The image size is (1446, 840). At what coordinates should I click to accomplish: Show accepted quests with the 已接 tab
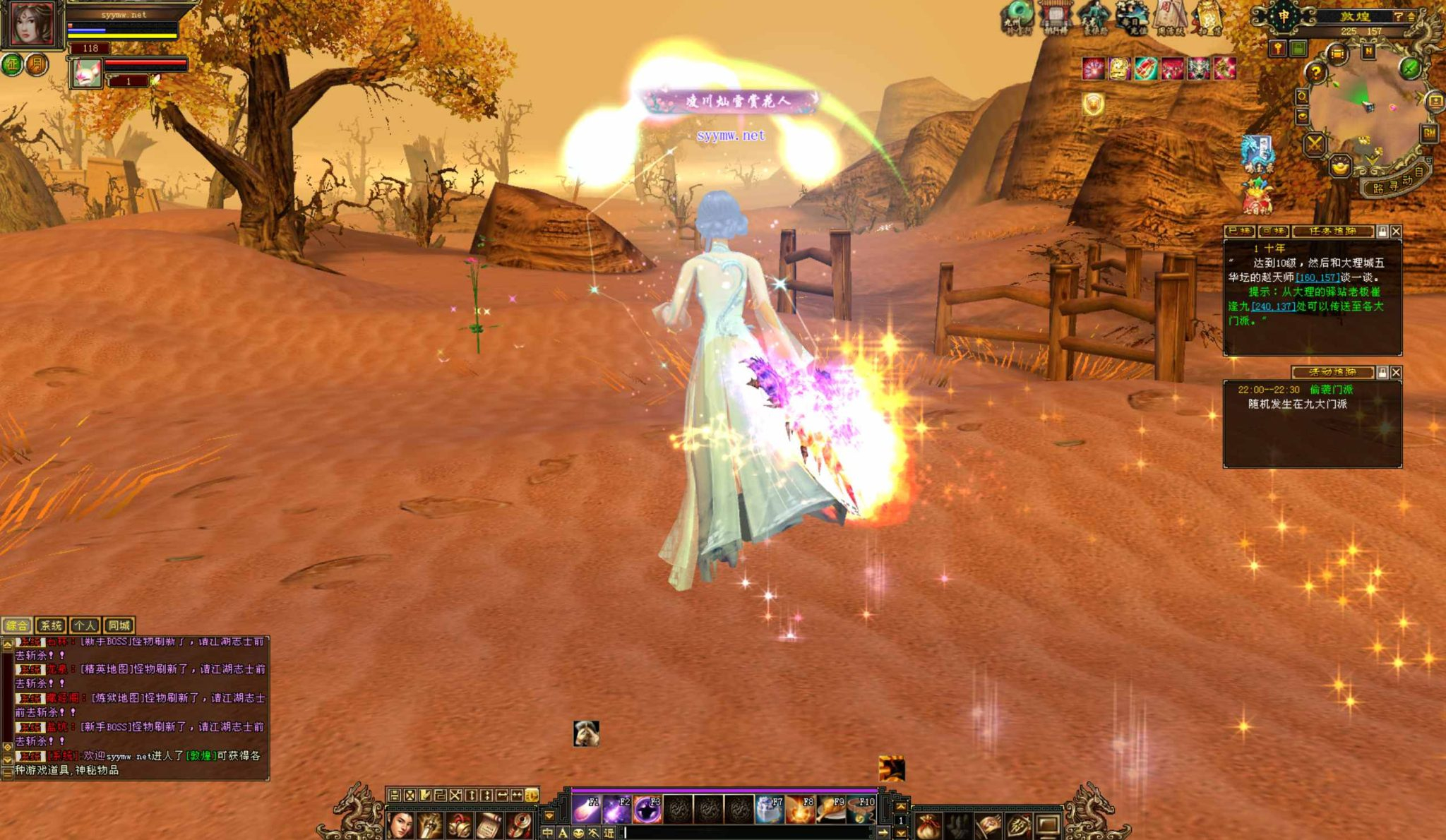pos(1239,232)
